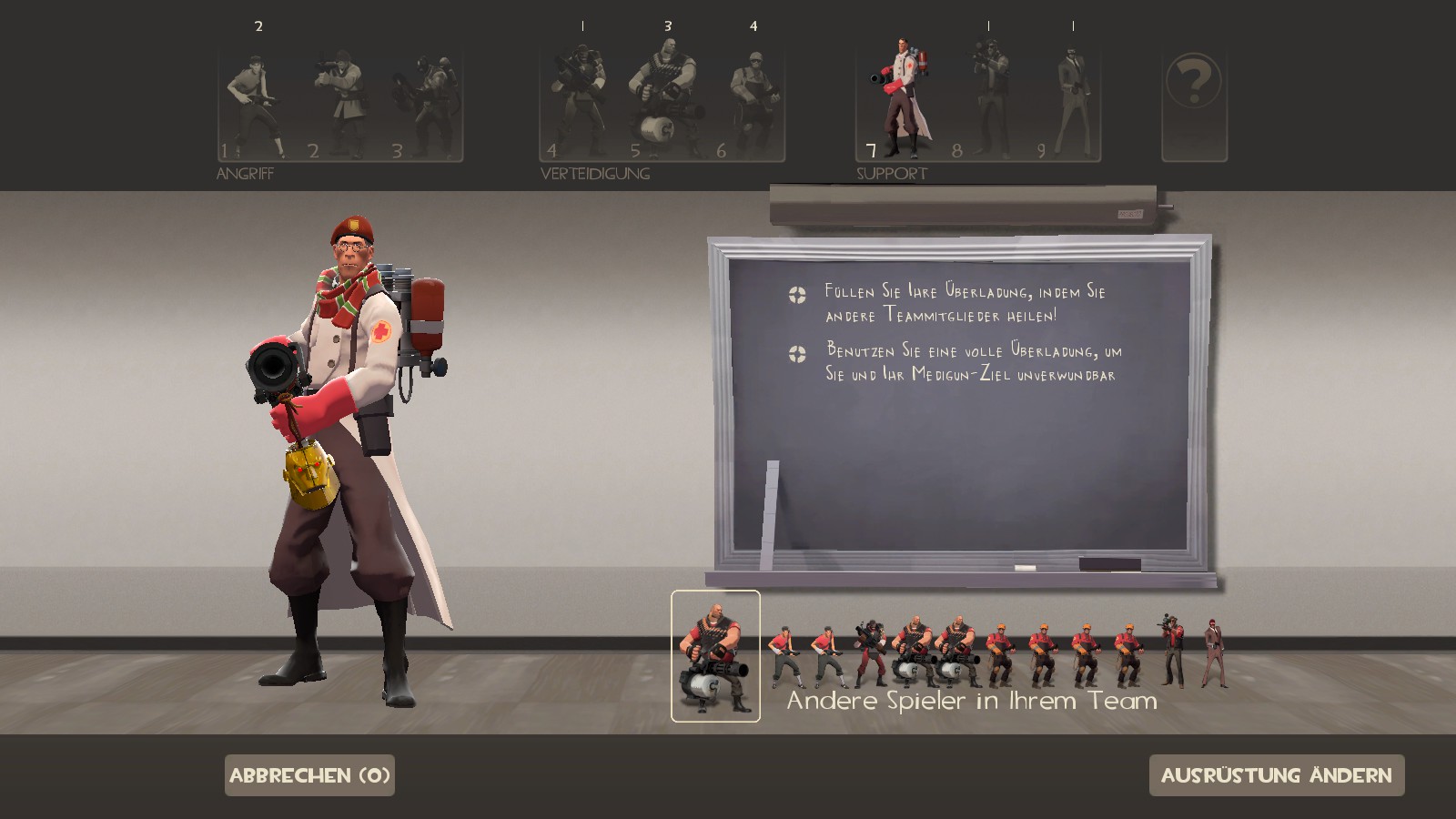1456x819 pixels.
Task: Pick the Spy class
Action: 1071,105
